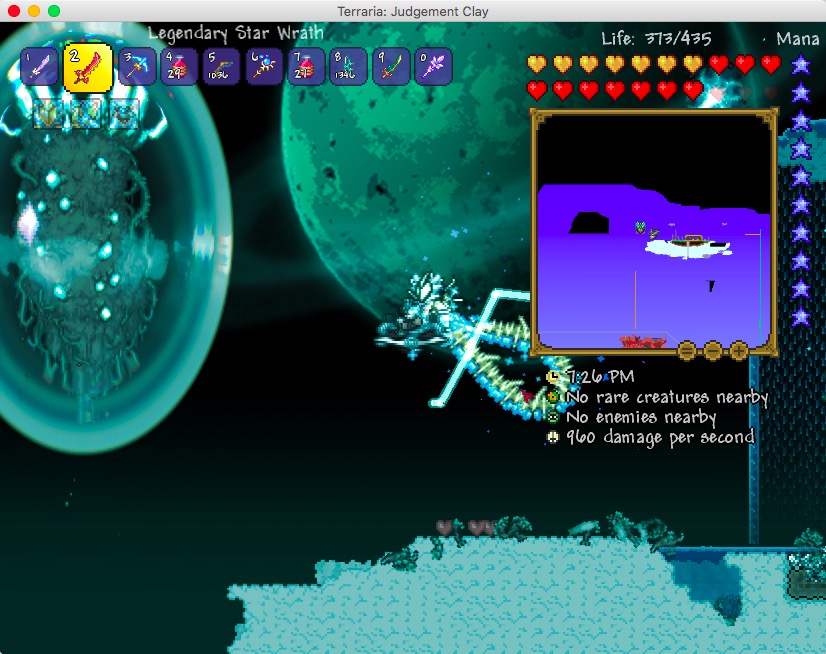Image resolution: width=826 pixels, height=654 pixels.
Task: Choose the pickaxe in hotbar slot 3
Action: click(137, 68)
